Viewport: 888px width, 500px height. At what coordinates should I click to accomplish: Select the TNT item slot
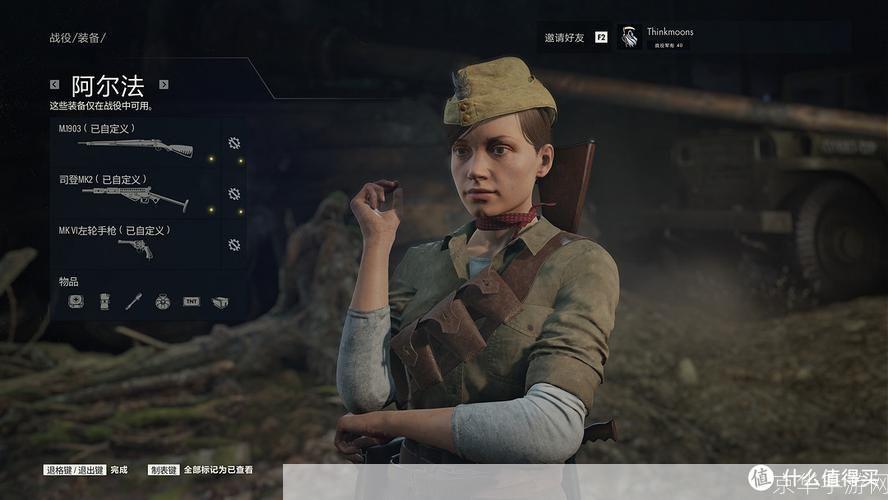tap(191, 301)
